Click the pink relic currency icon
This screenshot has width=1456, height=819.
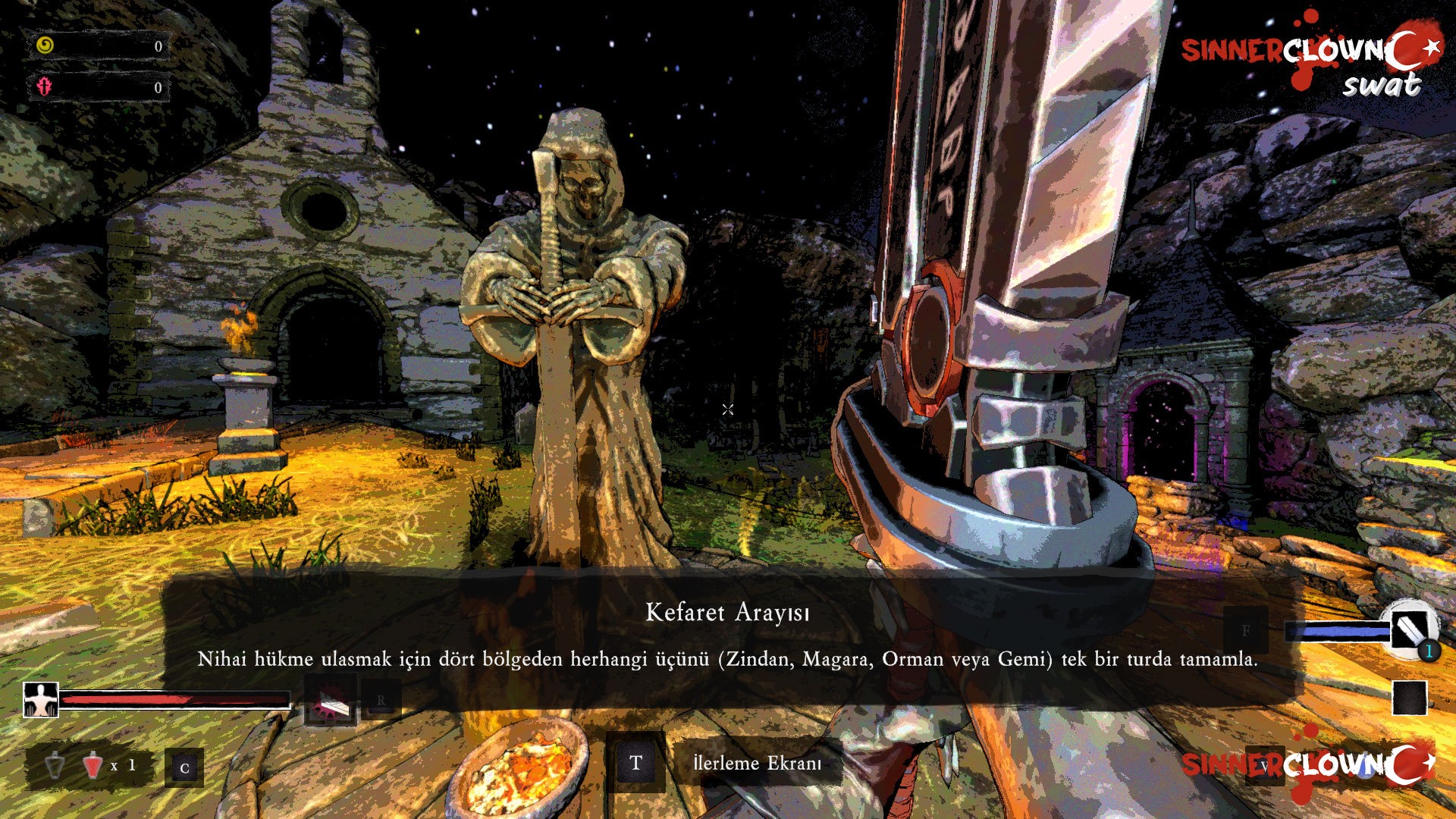pos(45,86)
